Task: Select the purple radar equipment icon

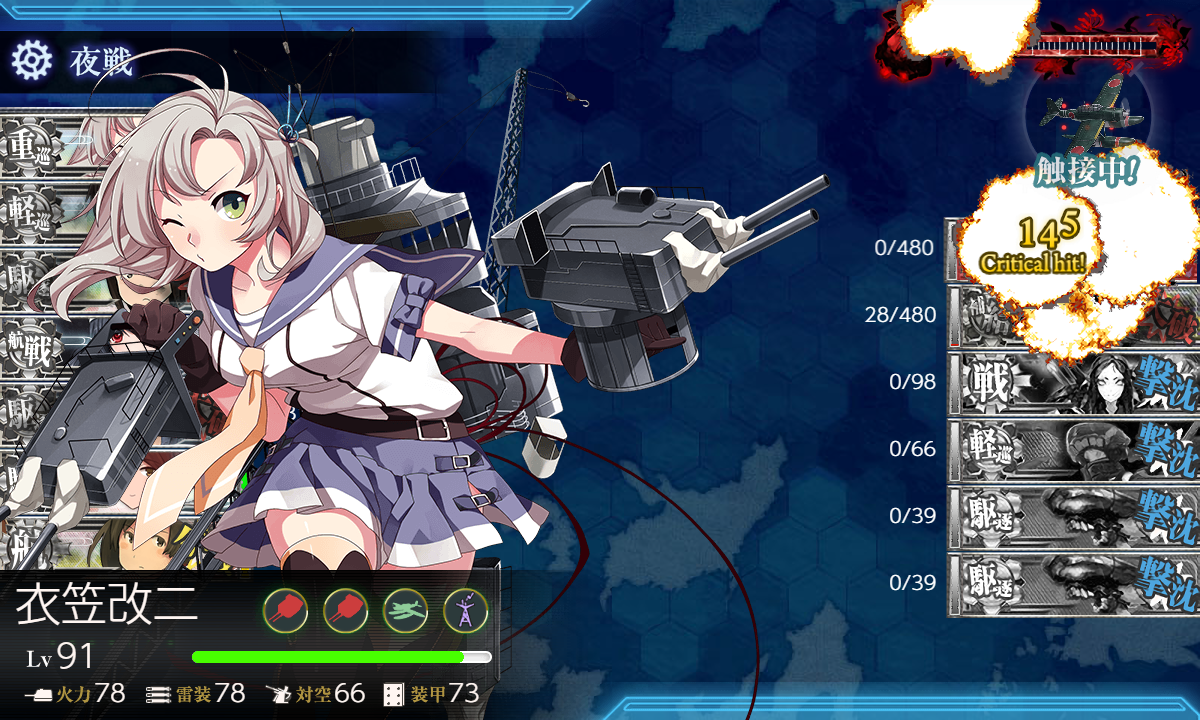Action: point(465,609)
